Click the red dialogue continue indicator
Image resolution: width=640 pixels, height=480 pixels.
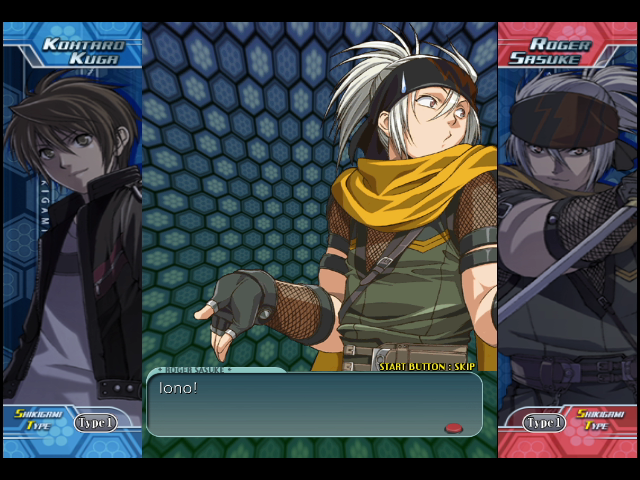[x=453, y=428]
